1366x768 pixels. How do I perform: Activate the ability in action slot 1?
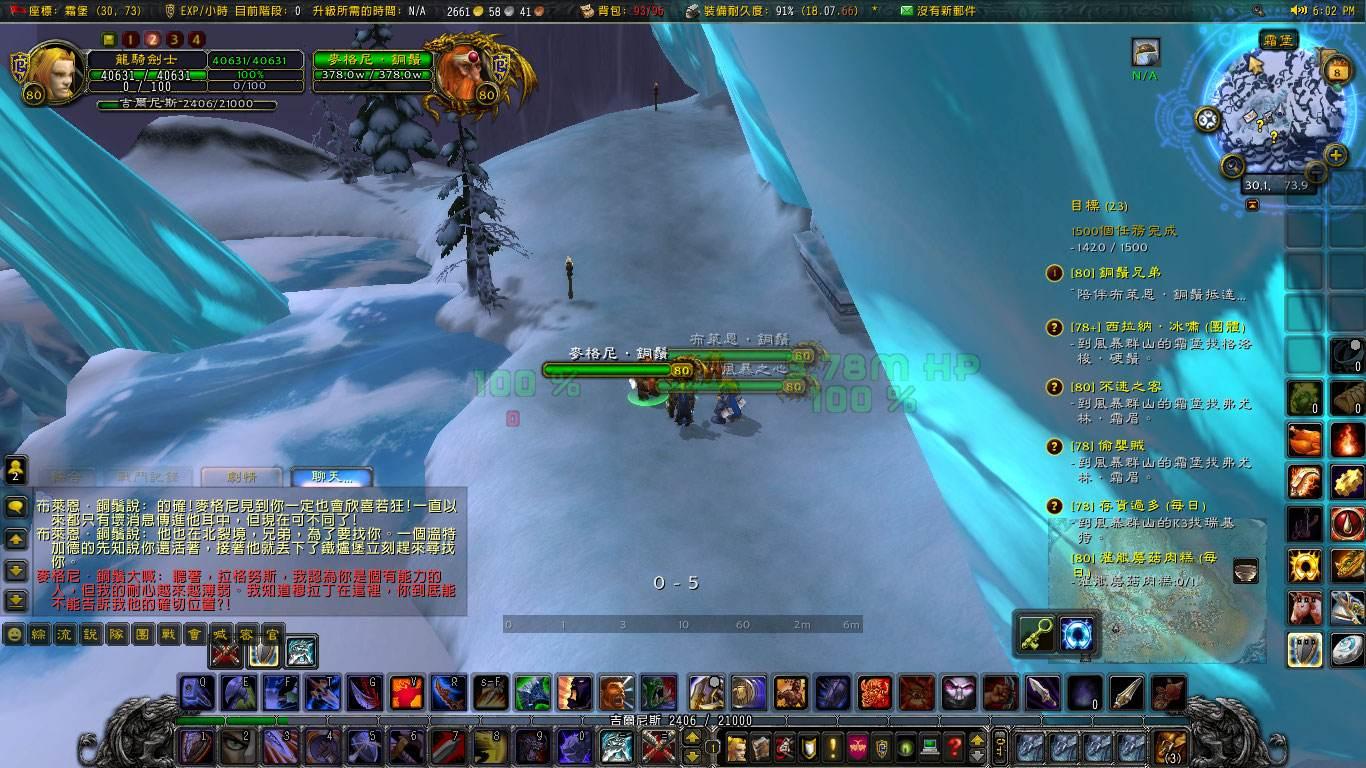tap(196, 746)
